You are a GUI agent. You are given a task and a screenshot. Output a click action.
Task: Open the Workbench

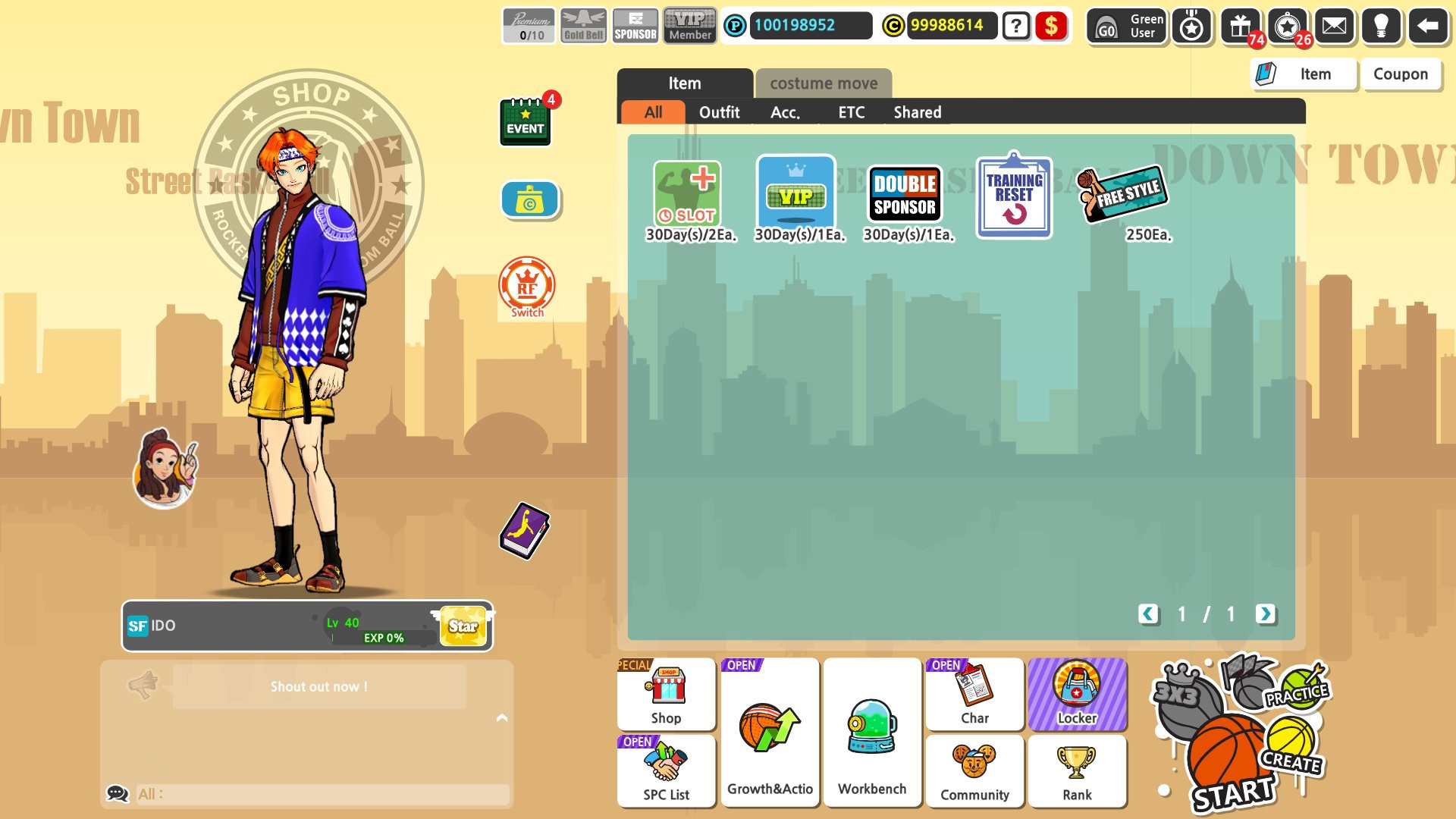tap(872, 732)
